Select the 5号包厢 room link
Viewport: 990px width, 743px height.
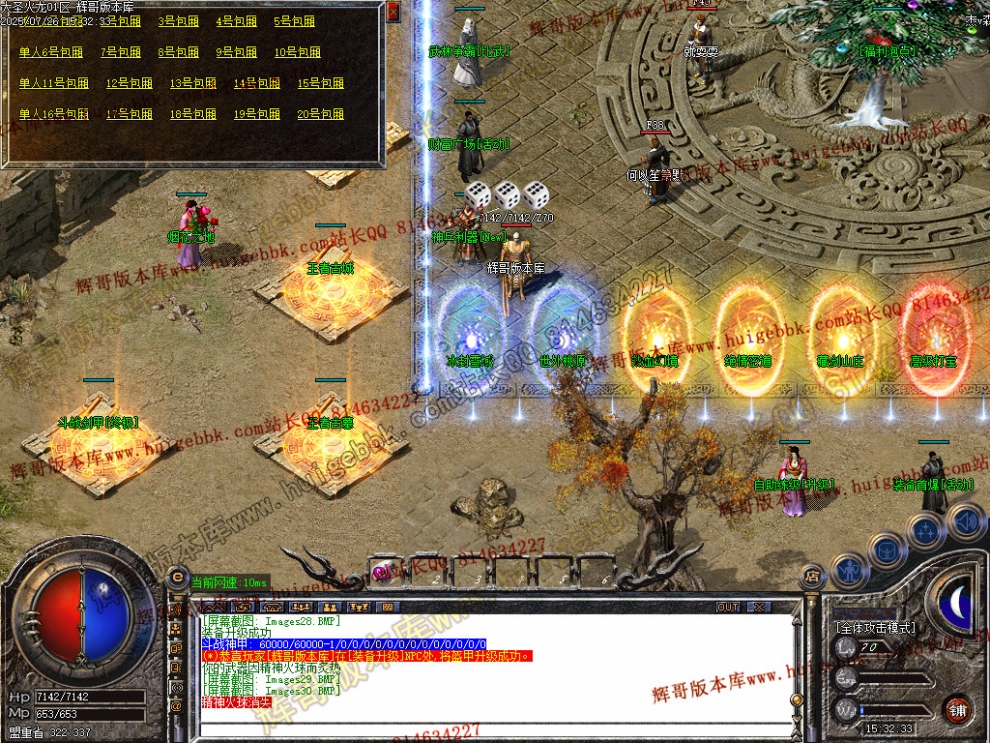point(294,21)
